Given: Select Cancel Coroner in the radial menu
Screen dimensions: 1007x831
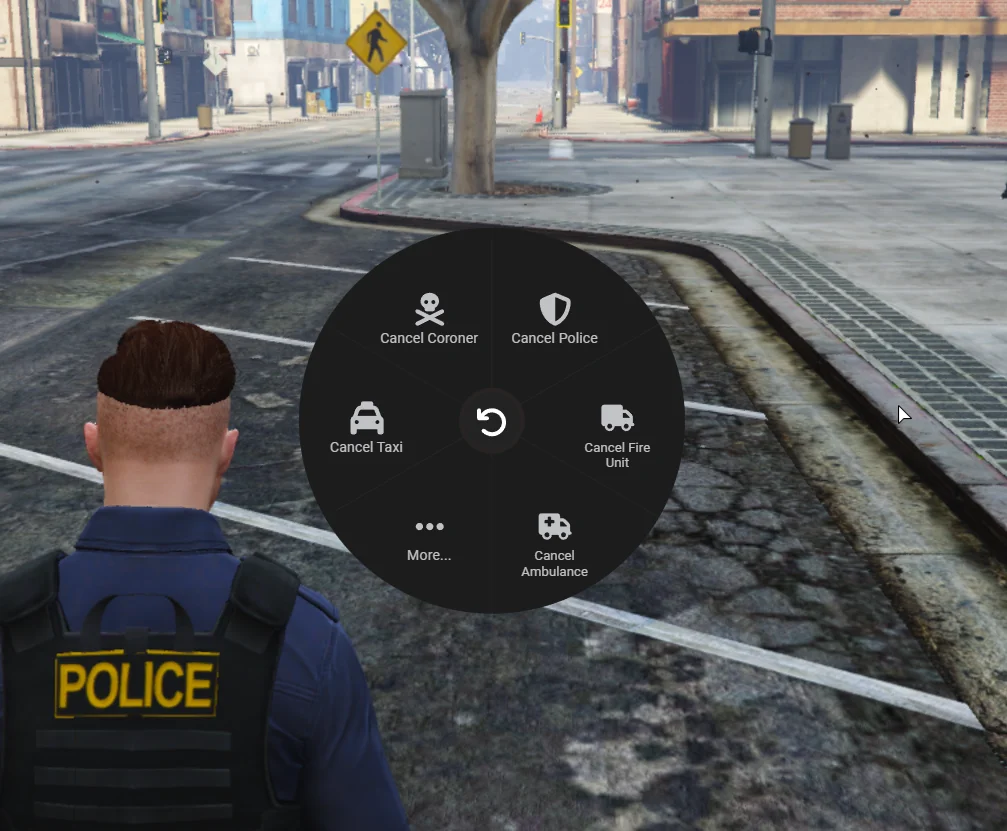Looking at the screenshot, I should (429, 319).
